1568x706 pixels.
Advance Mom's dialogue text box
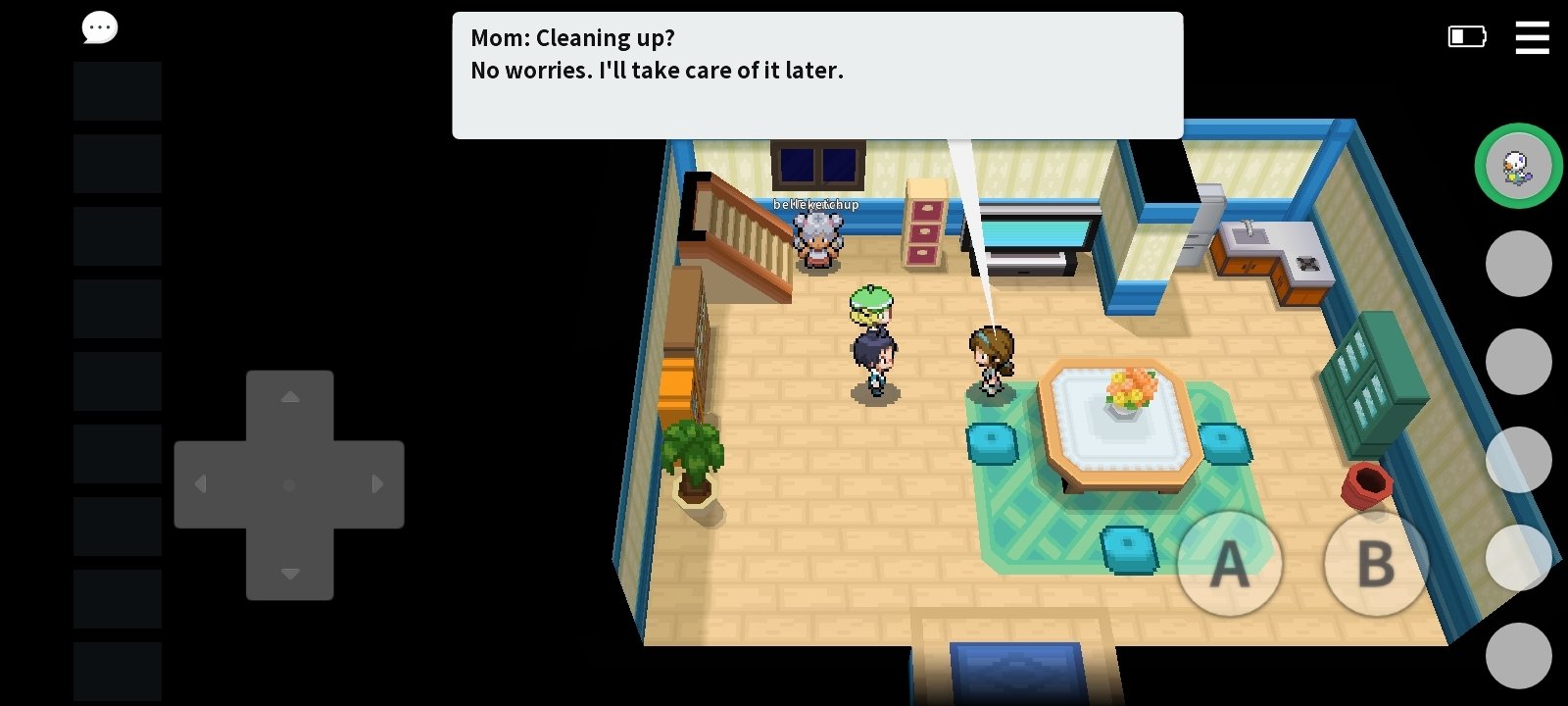point(816,75)
